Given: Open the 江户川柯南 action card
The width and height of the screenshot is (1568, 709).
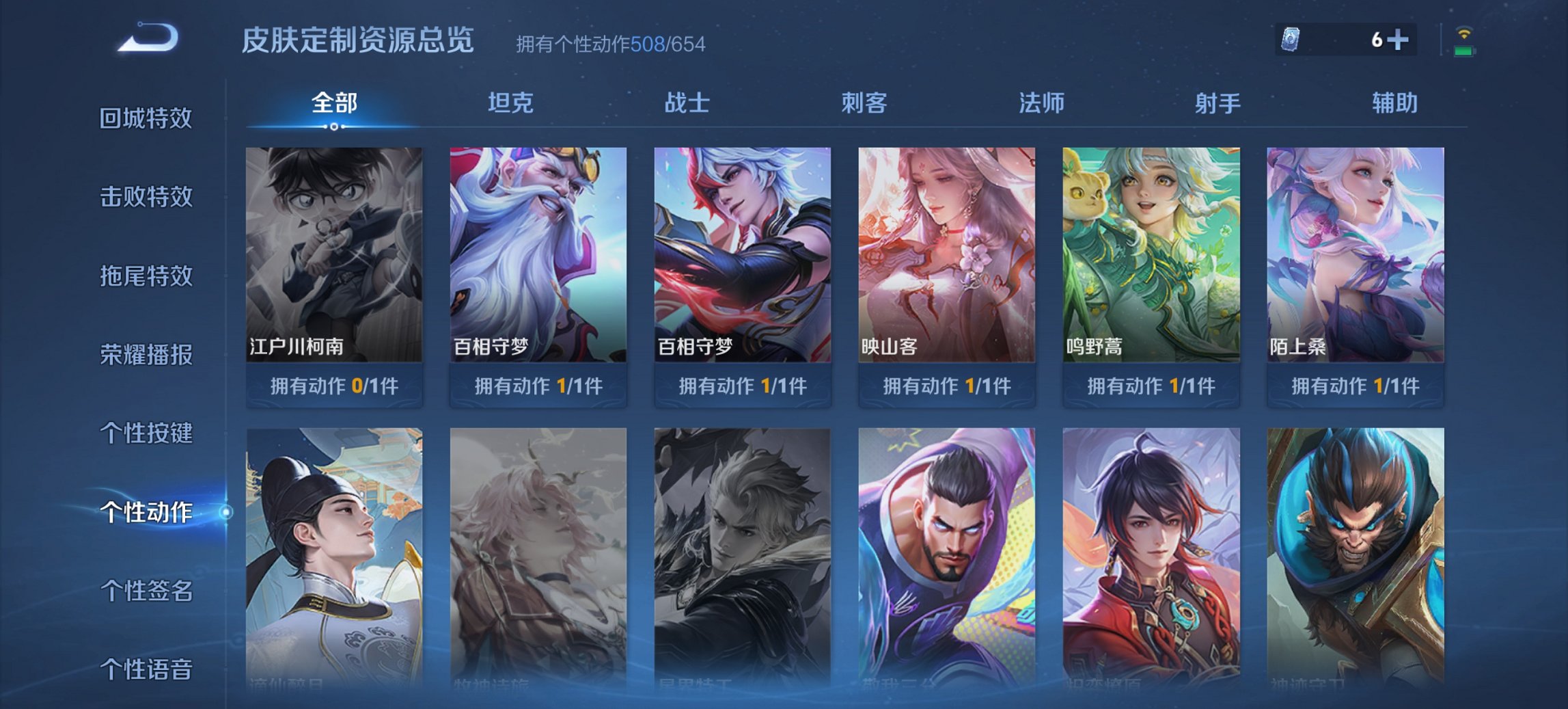Looking at the screenshot, I should [333, 253].
